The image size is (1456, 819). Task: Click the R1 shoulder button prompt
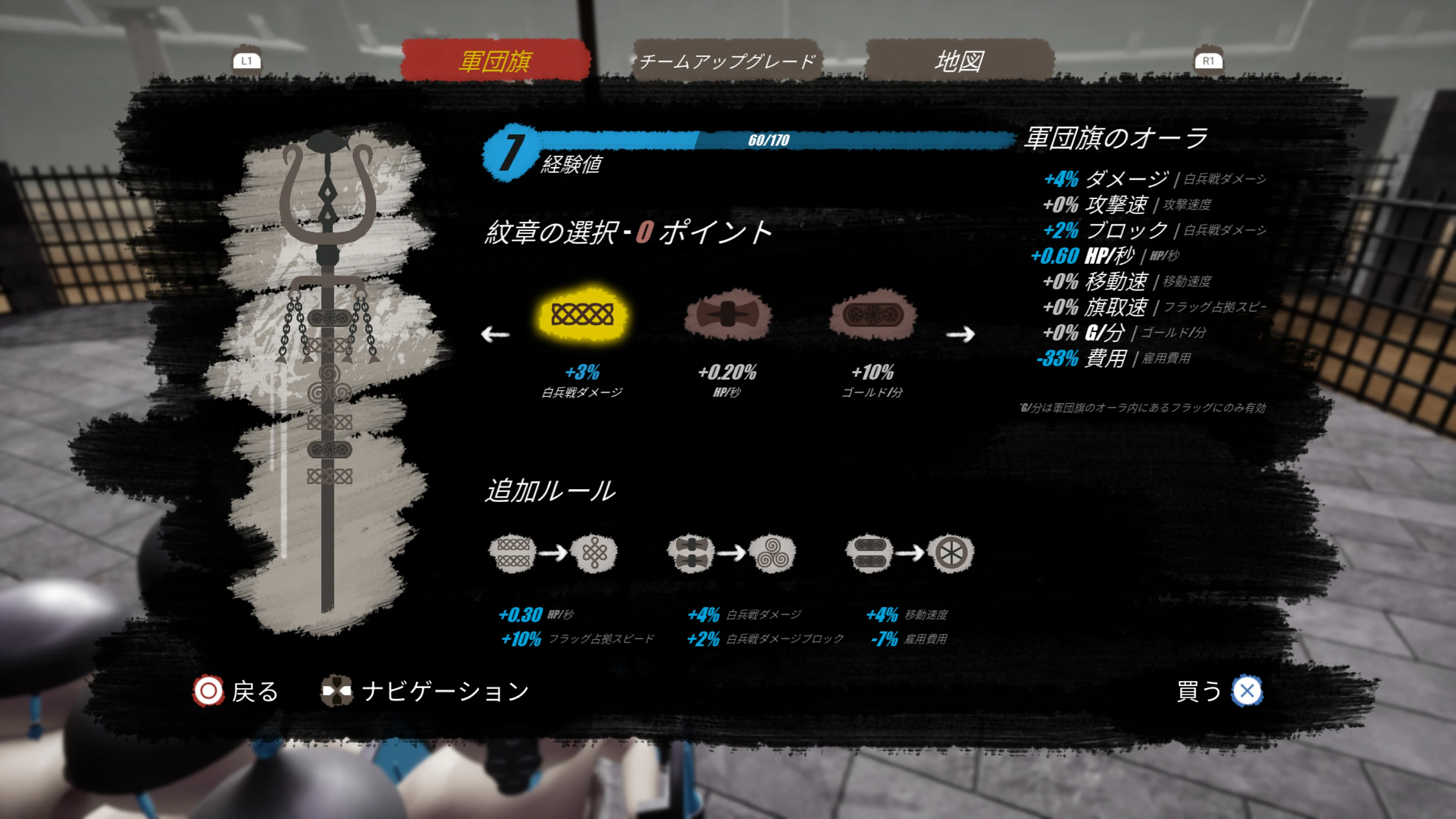[x=1210, y=61]
